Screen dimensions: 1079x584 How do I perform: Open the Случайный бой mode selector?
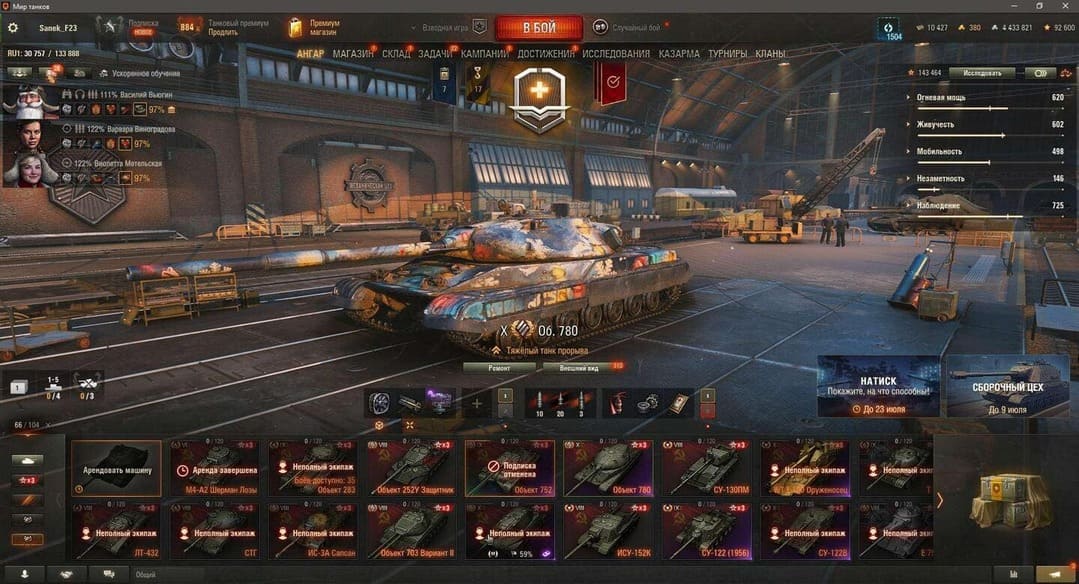pos(628,27)
